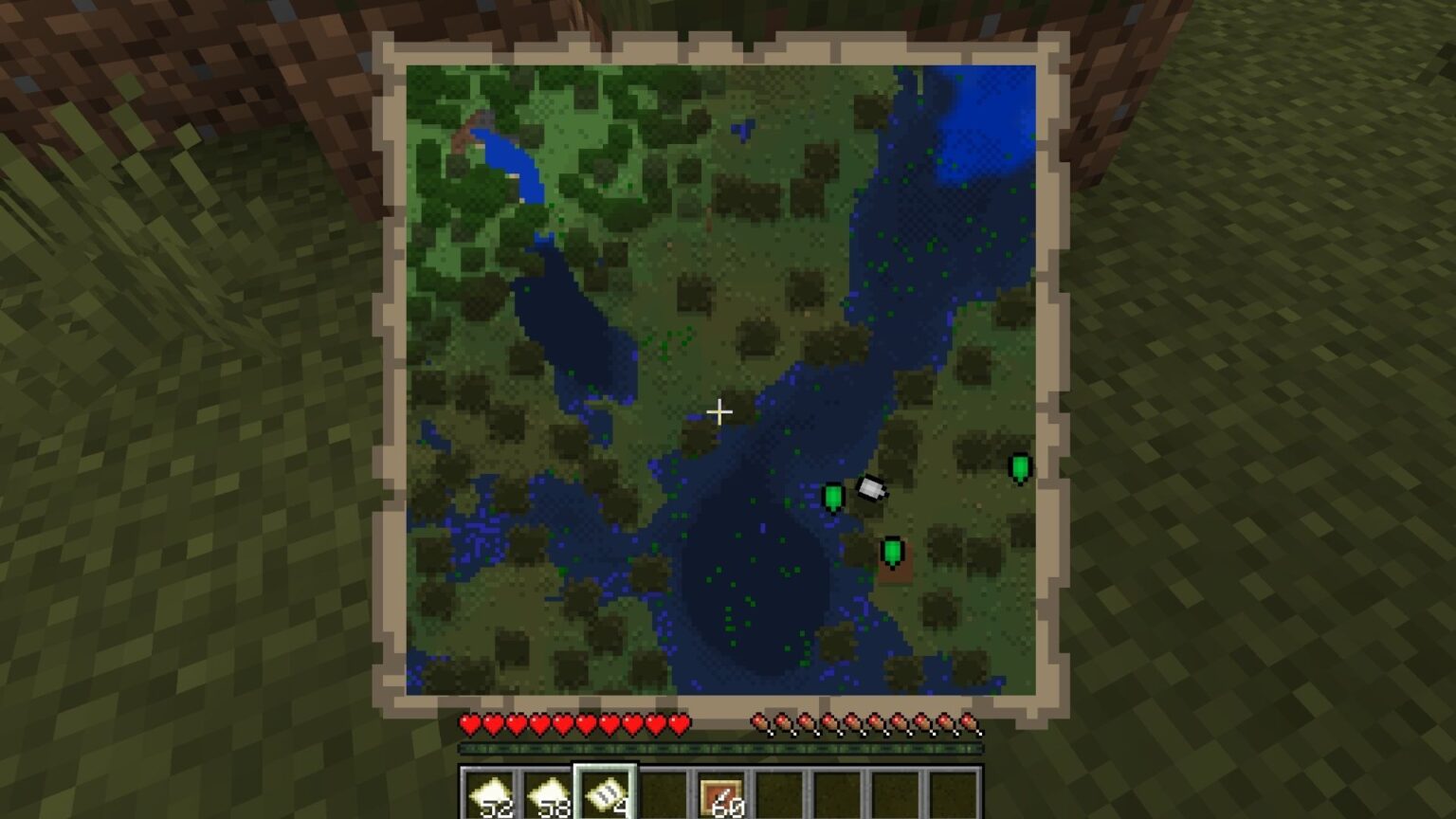Select the green banner marker on the dirt patch
Viewport: 1456px width, 819px height.
pos(892,550)
